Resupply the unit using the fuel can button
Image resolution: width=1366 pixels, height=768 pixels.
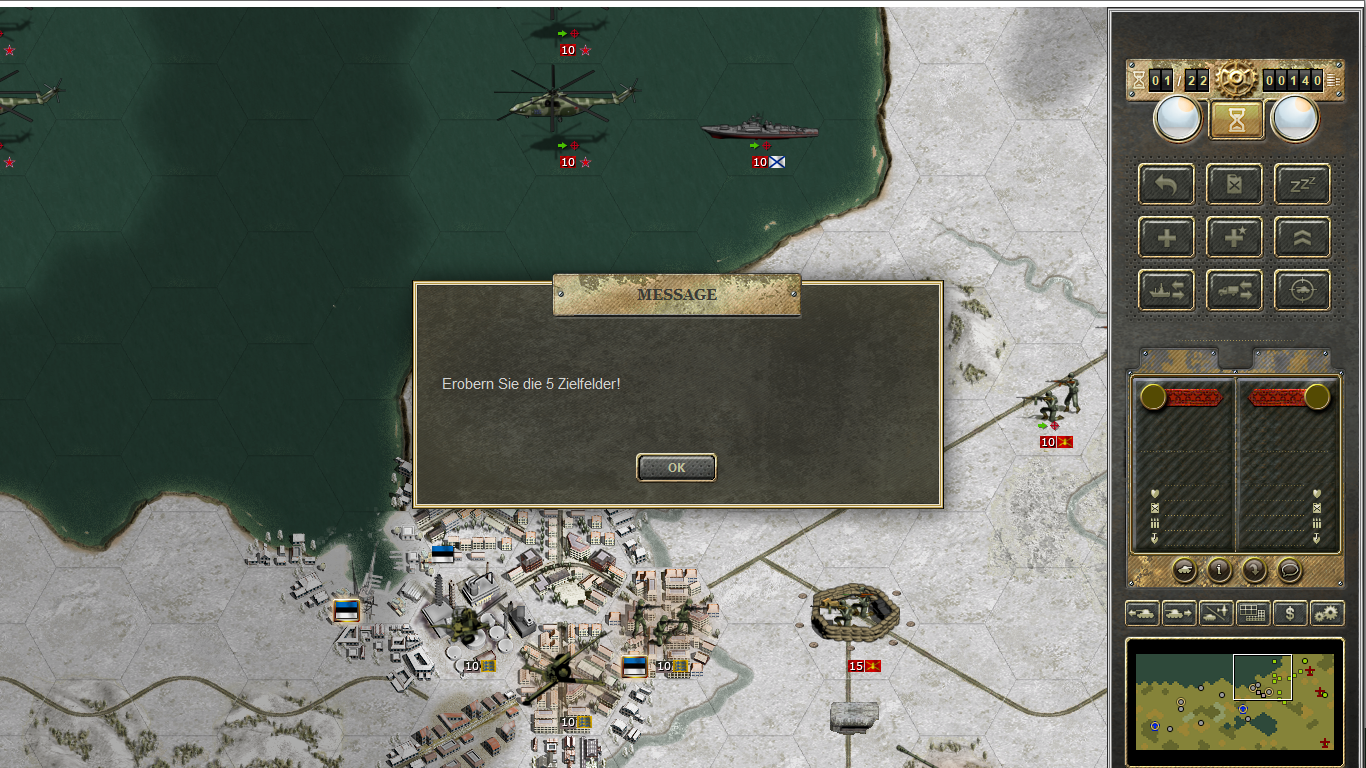click(x=1234, y=184)
